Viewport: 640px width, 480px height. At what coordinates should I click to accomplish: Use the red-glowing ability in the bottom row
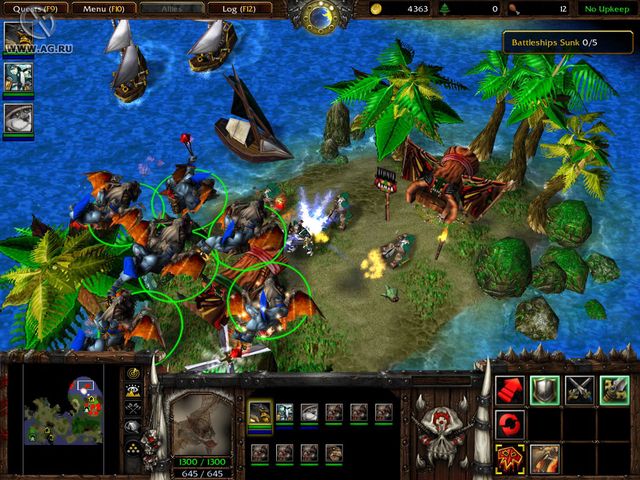click(511, 458)
